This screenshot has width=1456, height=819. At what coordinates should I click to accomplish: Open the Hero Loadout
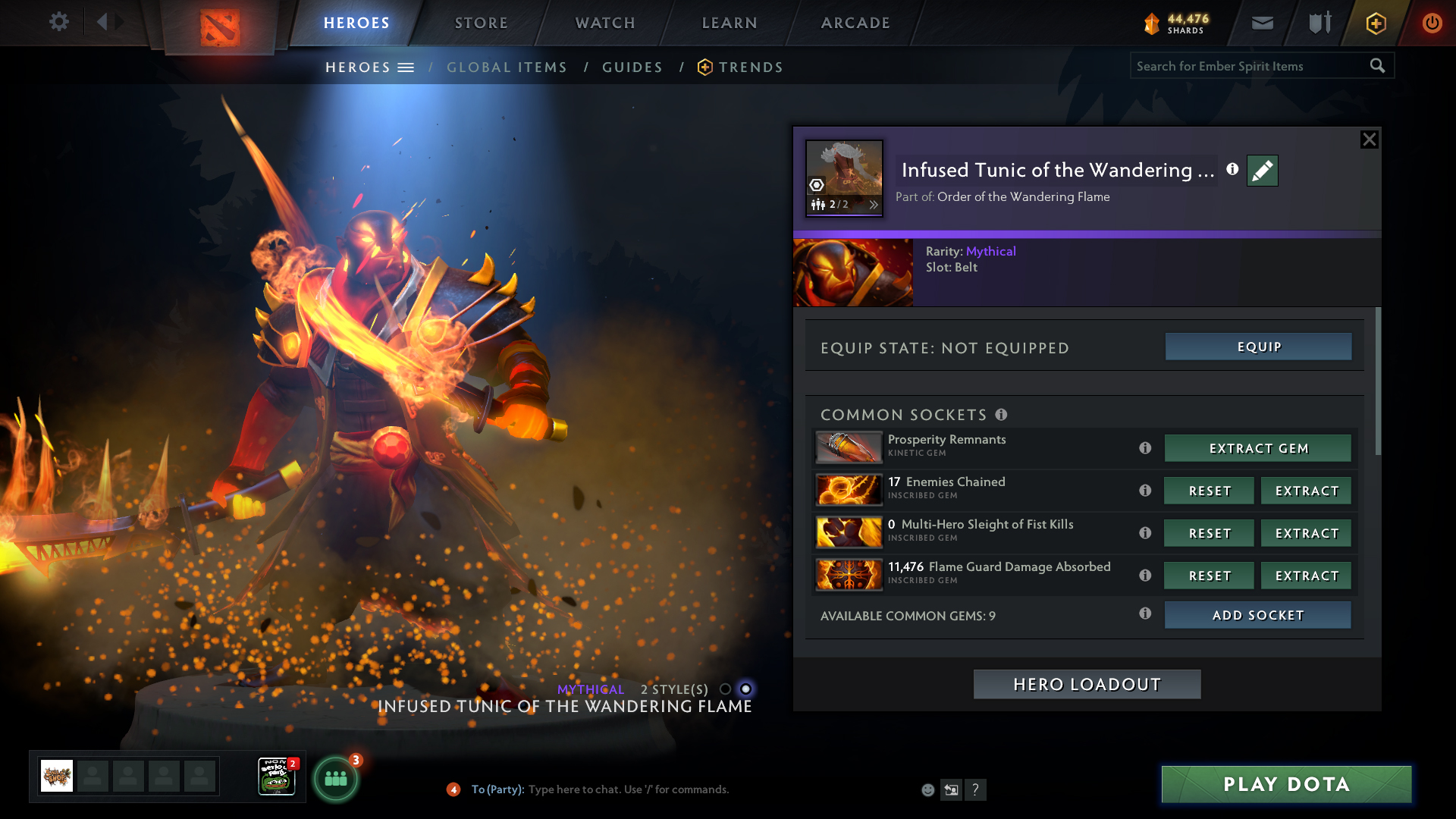click(1087, 684)
